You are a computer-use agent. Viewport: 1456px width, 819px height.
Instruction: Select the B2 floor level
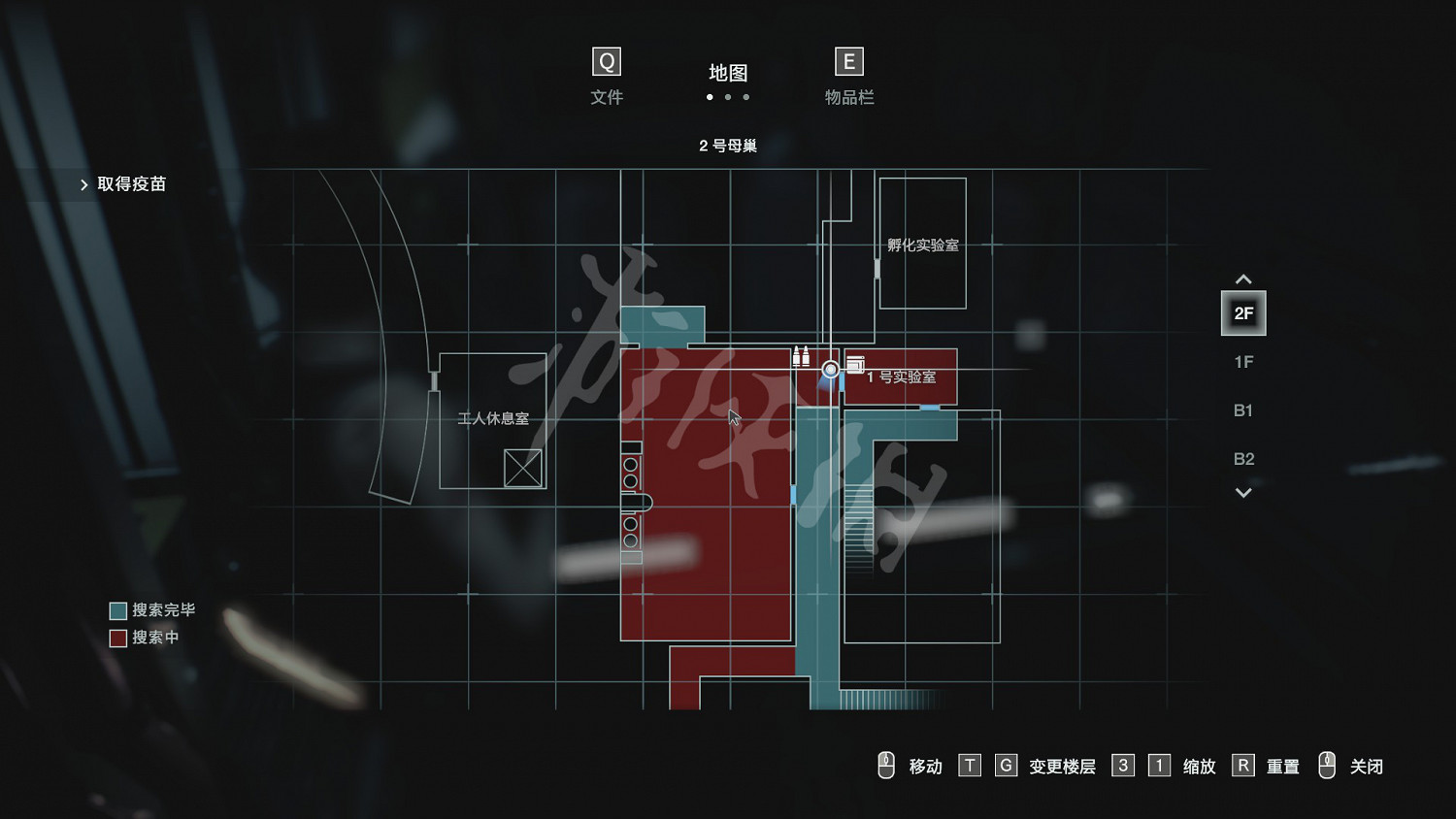1243,459
